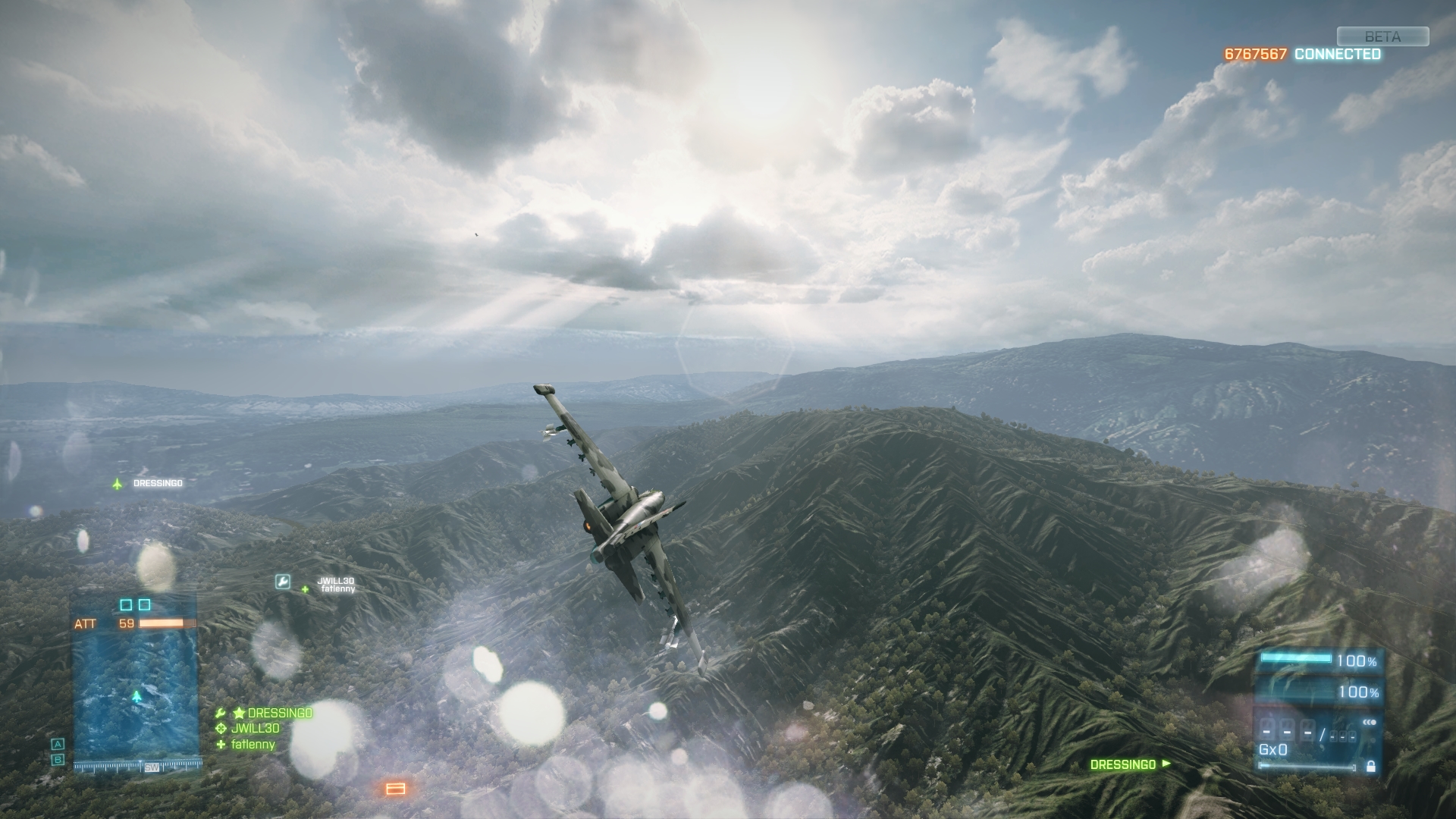Click the DRESSINGO off-screen direction arrow
1456x819 pixels.
point(1166,764)
